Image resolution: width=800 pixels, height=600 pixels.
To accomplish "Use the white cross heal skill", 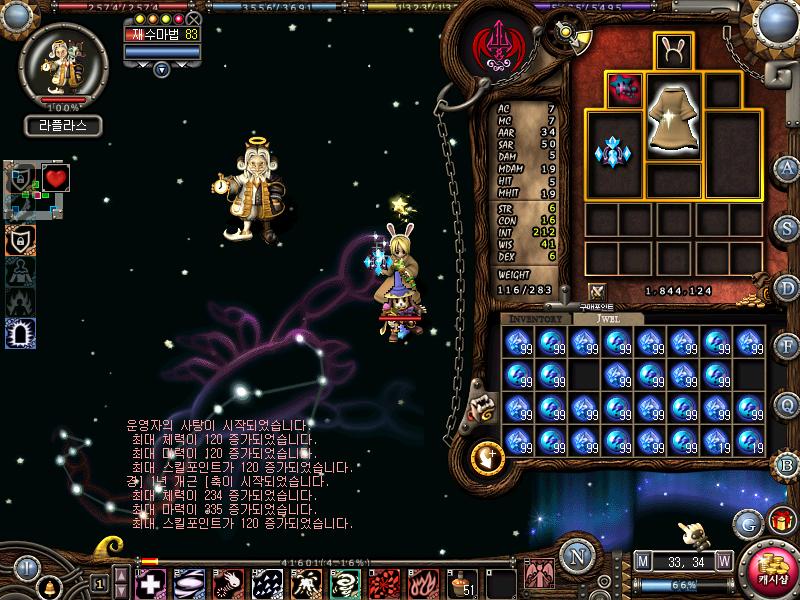I will 150,582.
